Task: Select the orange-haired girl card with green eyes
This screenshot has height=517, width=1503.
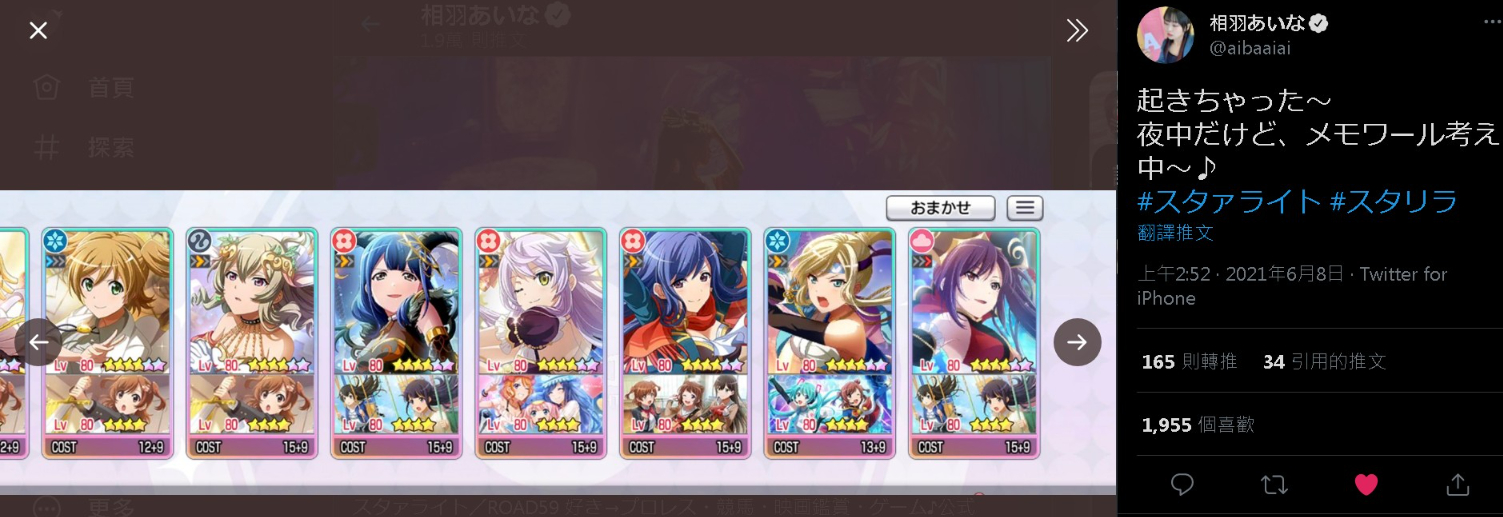Action: pyautogui.click(x=108, y=300)
